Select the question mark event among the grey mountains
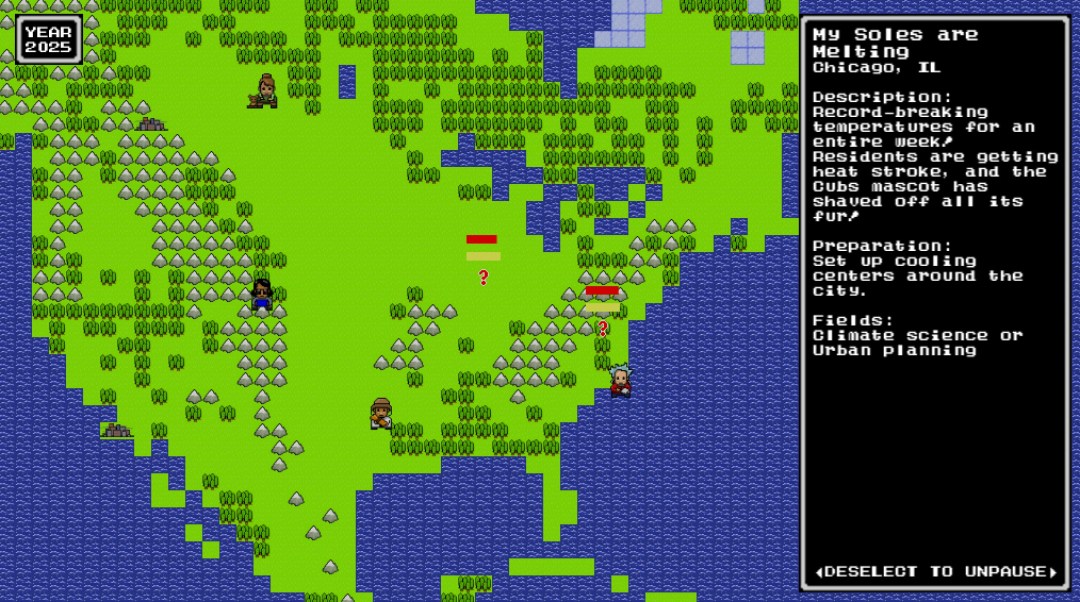 pos(602,327)
